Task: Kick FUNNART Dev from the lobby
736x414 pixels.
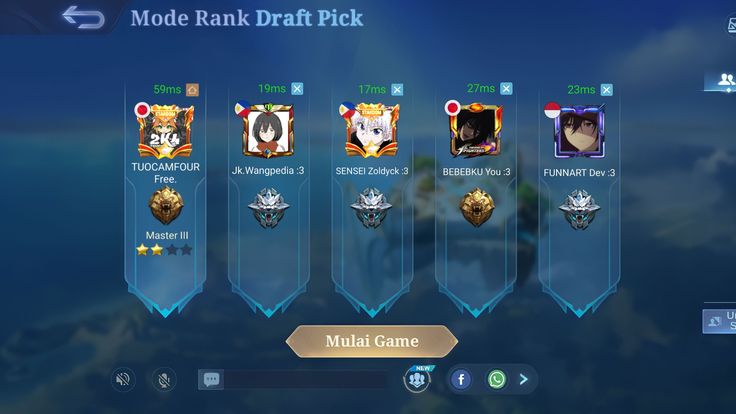Action: pos(606,90)
